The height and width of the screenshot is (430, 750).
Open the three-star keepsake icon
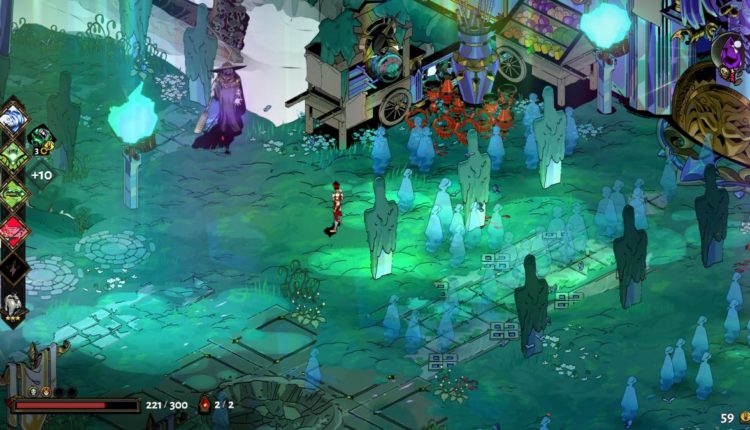(13, 304)
